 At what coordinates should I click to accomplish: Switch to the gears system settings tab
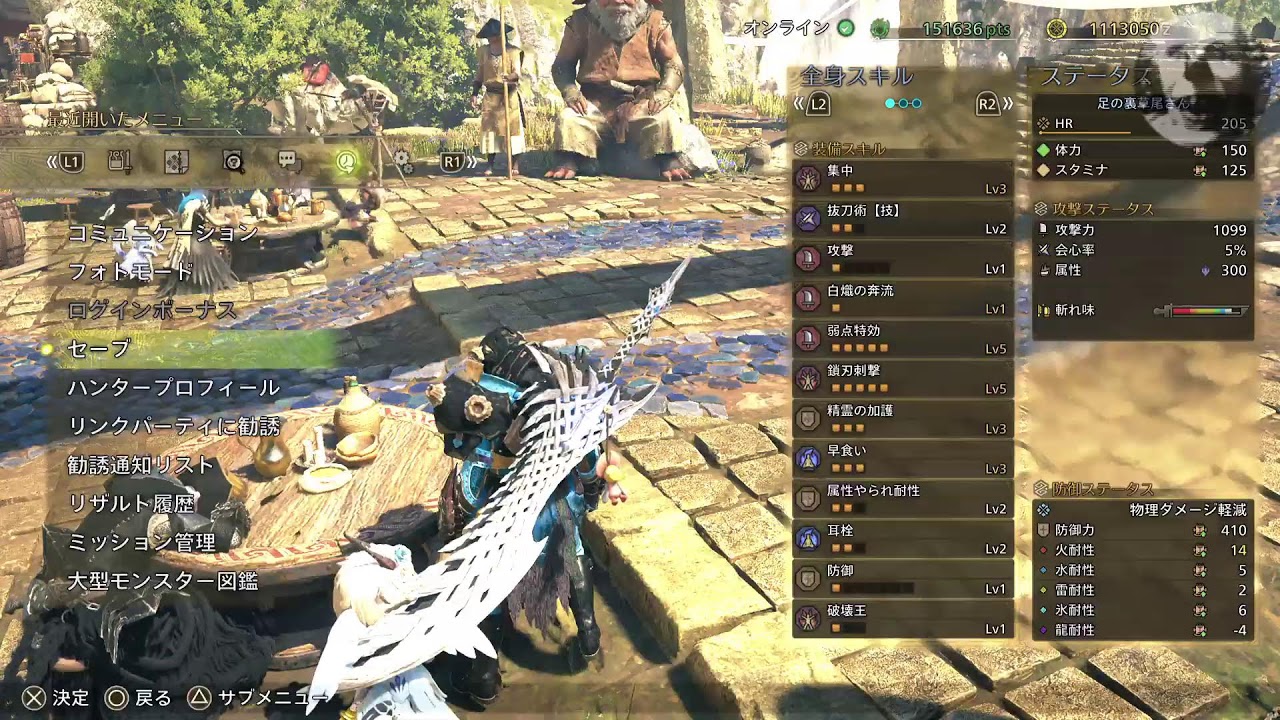[x=401, y=161]
